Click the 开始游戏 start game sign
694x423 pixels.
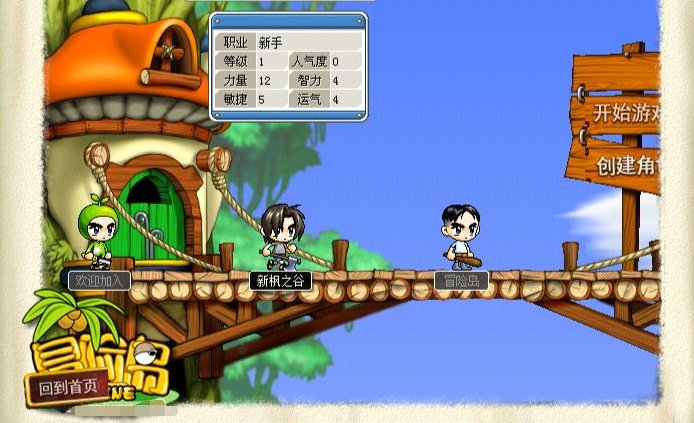[627, 113]
